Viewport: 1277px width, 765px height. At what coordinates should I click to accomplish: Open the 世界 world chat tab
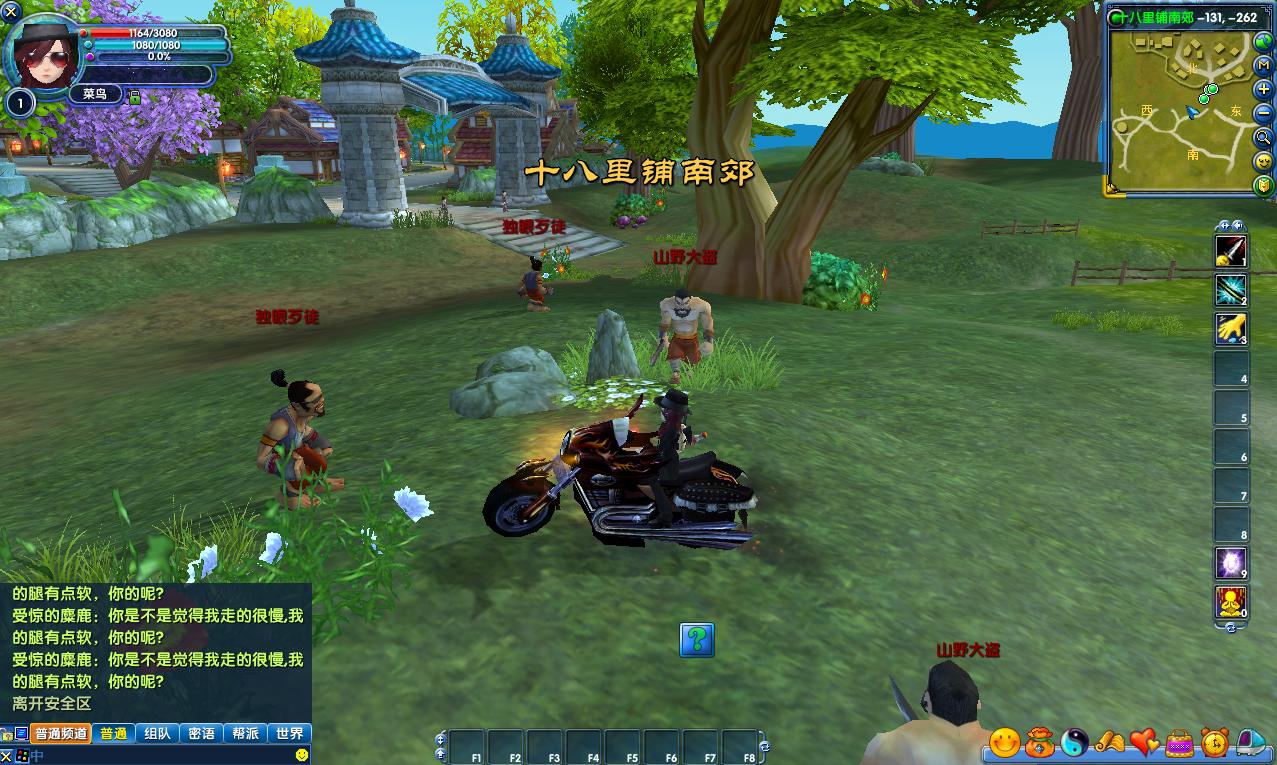tap(289, 733)
